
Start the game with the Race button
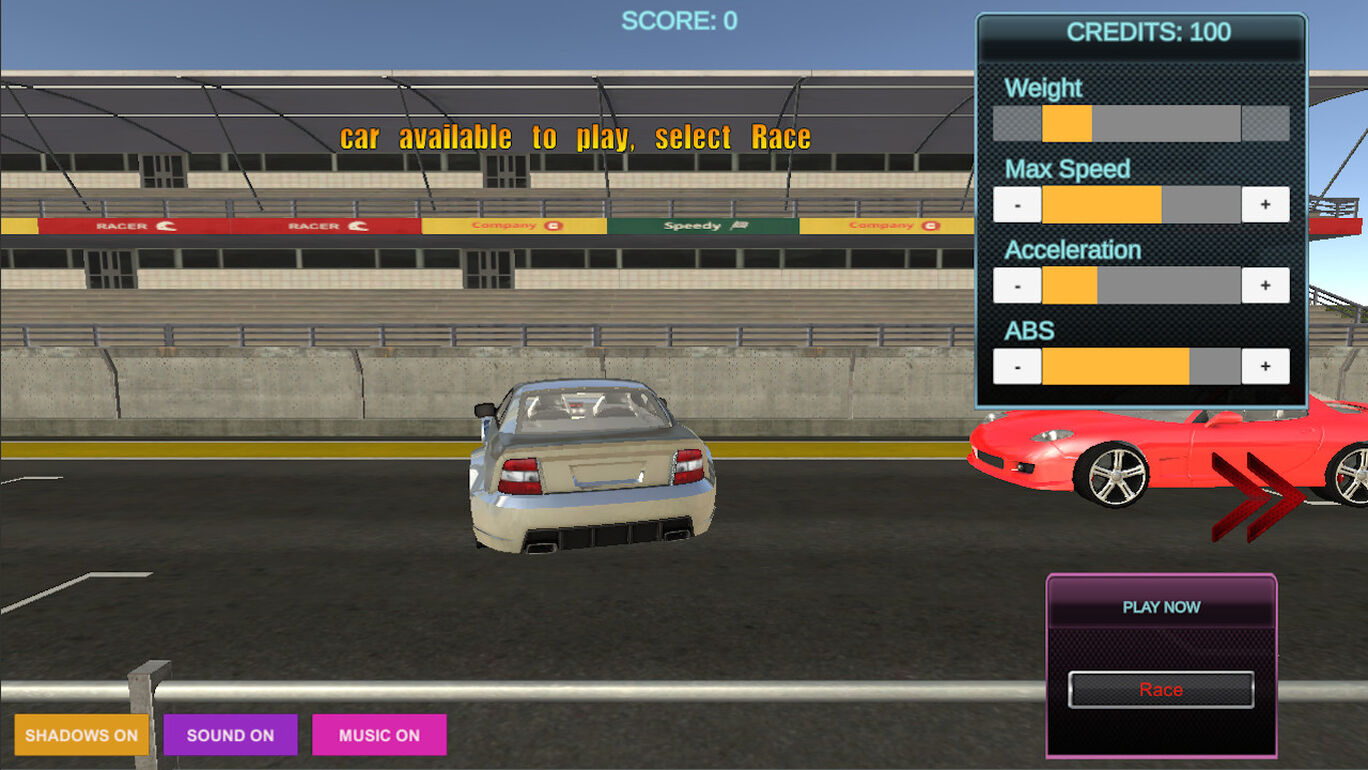[1160, 690]
